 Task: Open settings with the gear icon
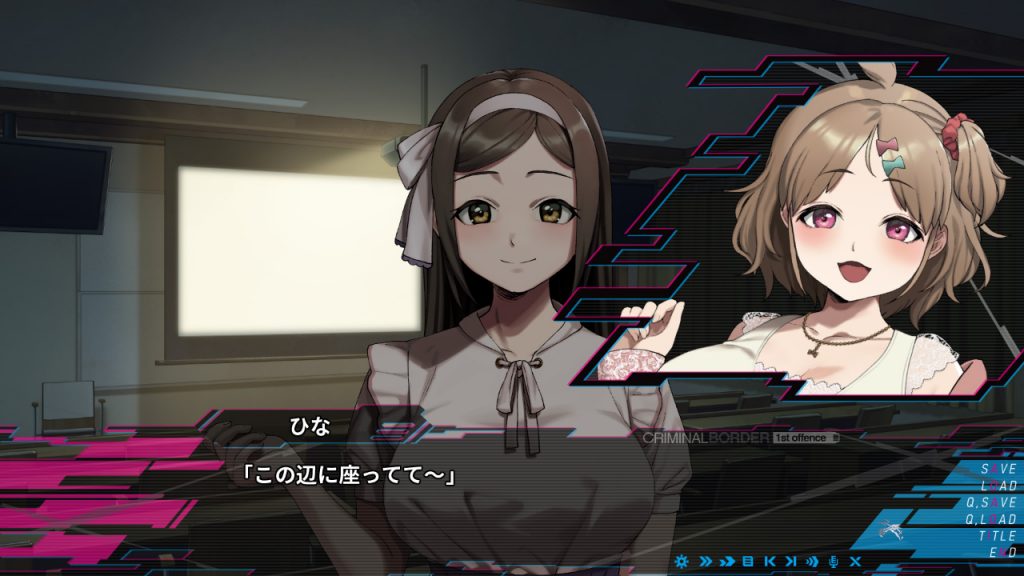click(x=683, y=561)
